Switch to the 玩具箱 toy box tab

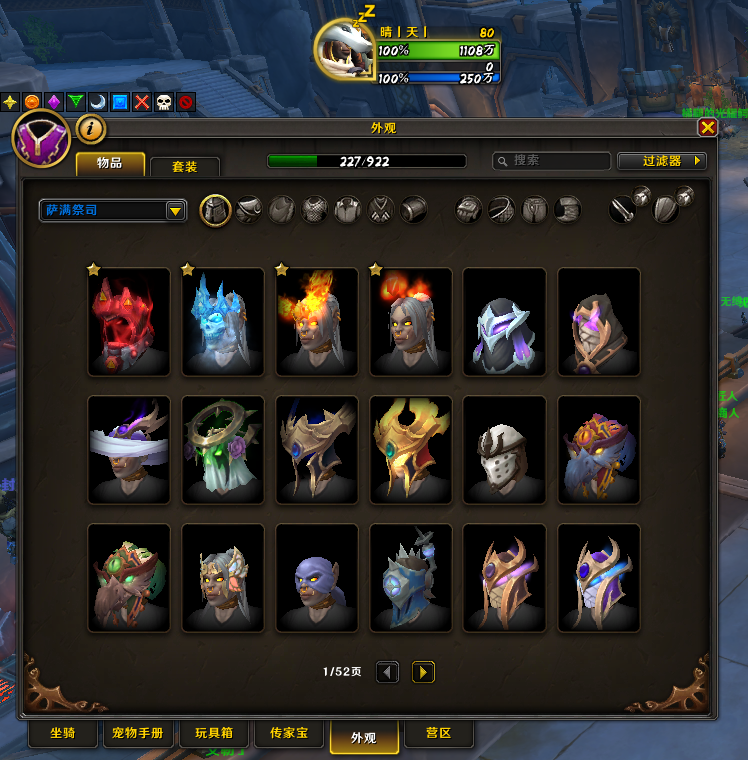click(213, 734)
